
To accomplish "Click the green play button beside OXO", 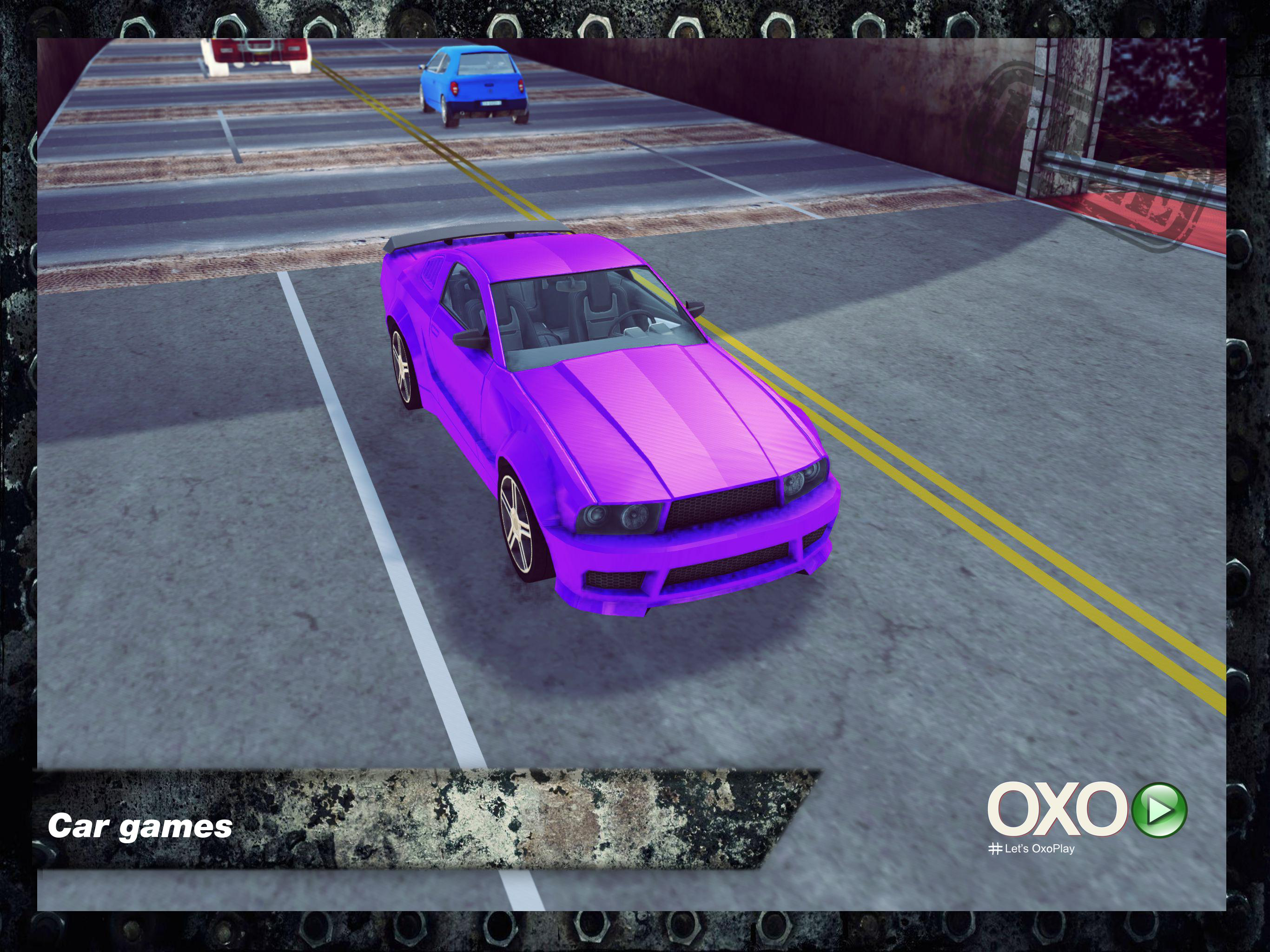I will 1159,810.
